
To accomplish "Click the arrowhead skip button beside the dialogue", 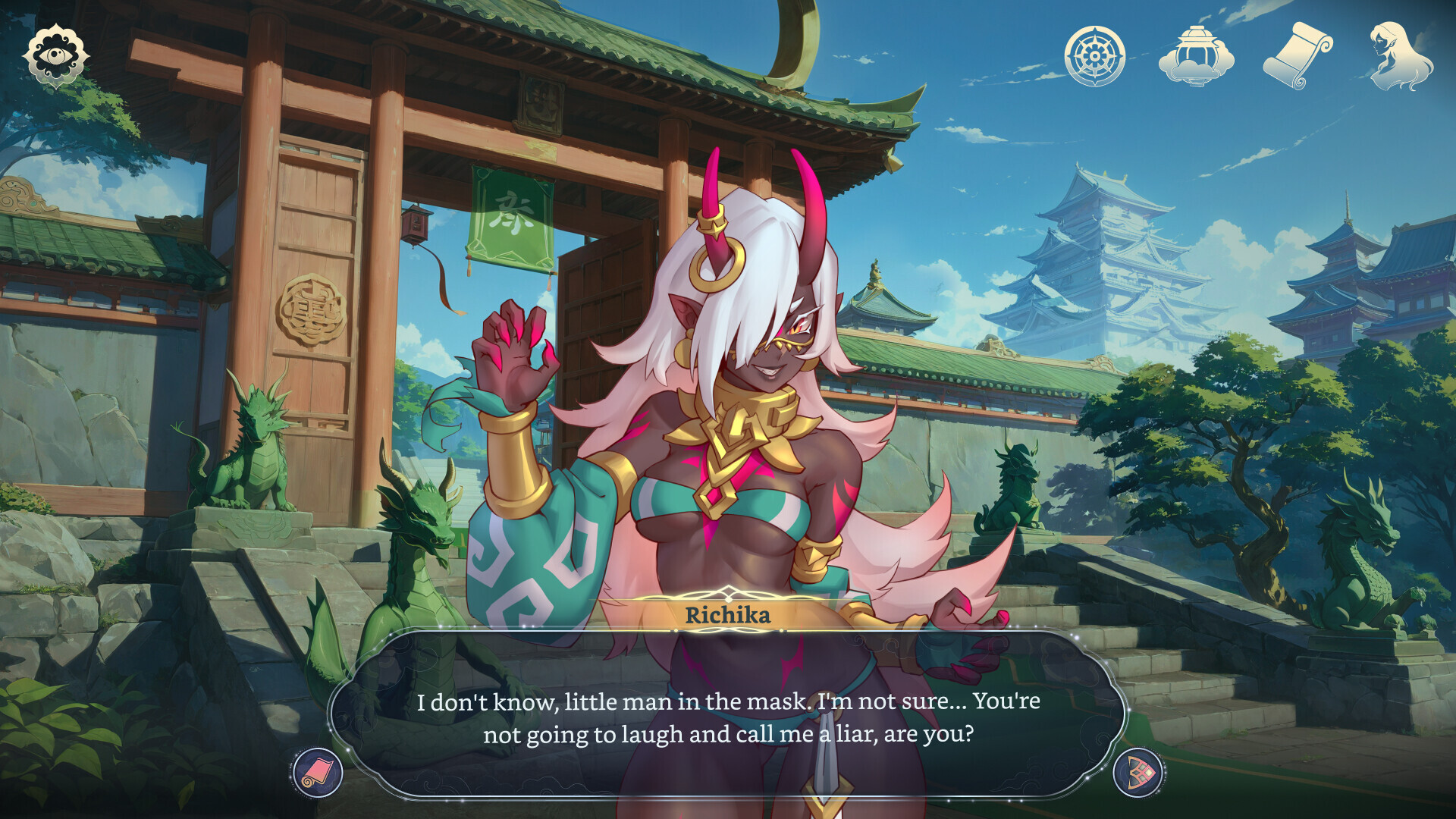I will [1138, 773].
